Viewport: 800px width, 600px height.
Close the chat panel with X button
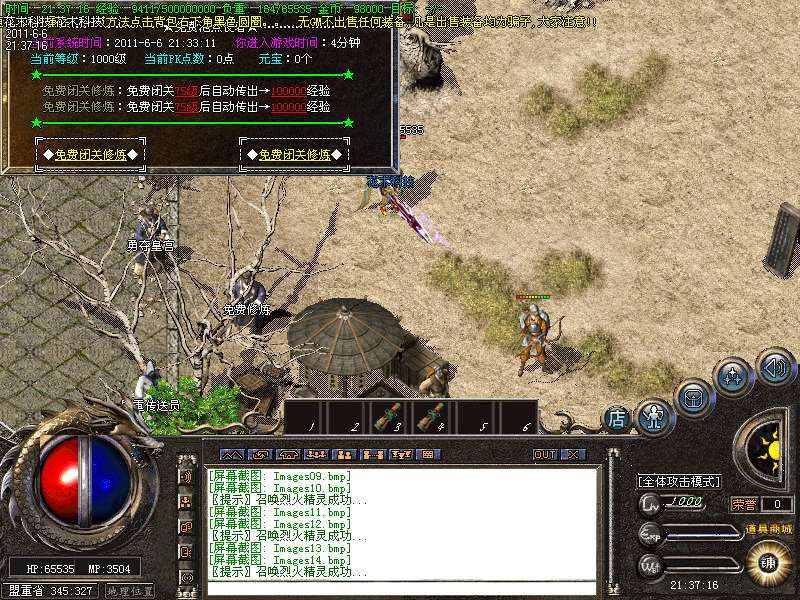point(572,454)
